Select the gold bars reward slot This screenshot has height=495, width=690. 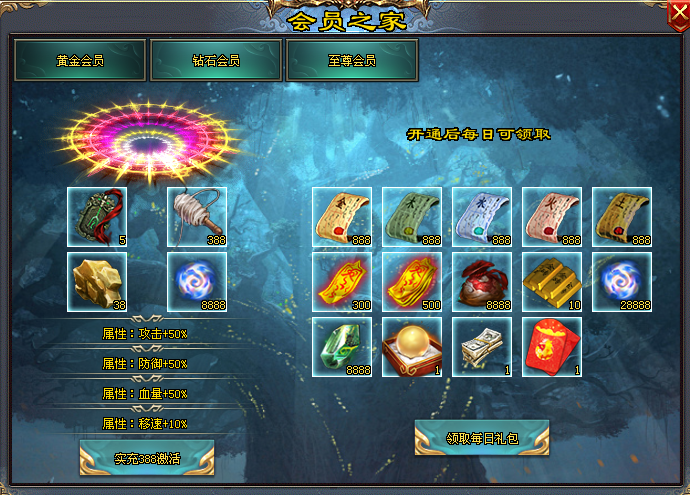click(552, 282)
